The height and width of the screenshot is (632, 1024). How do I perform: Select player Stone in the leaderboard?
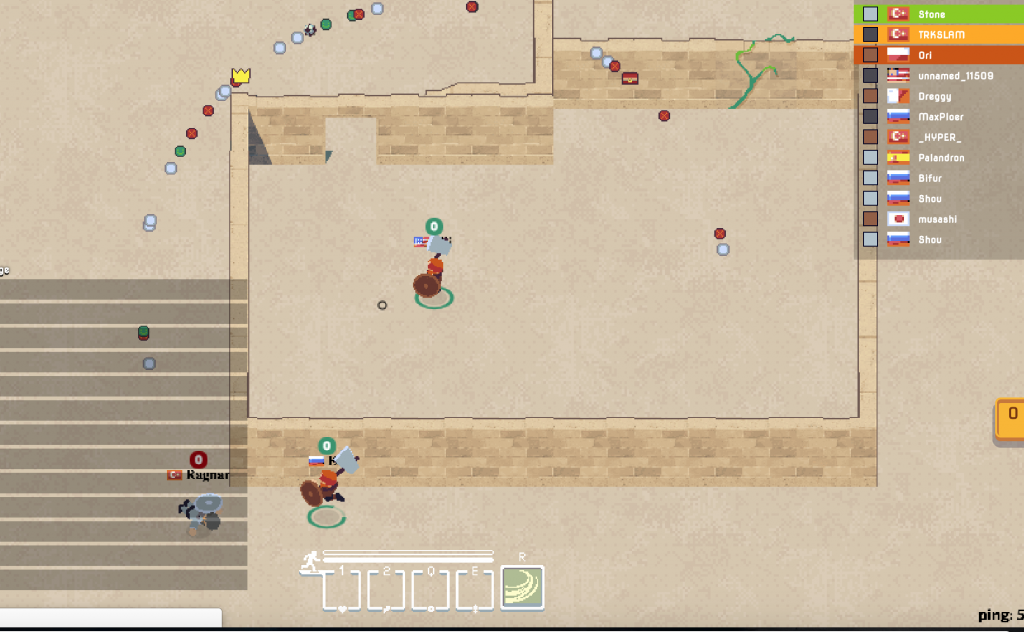coord(938,14)
